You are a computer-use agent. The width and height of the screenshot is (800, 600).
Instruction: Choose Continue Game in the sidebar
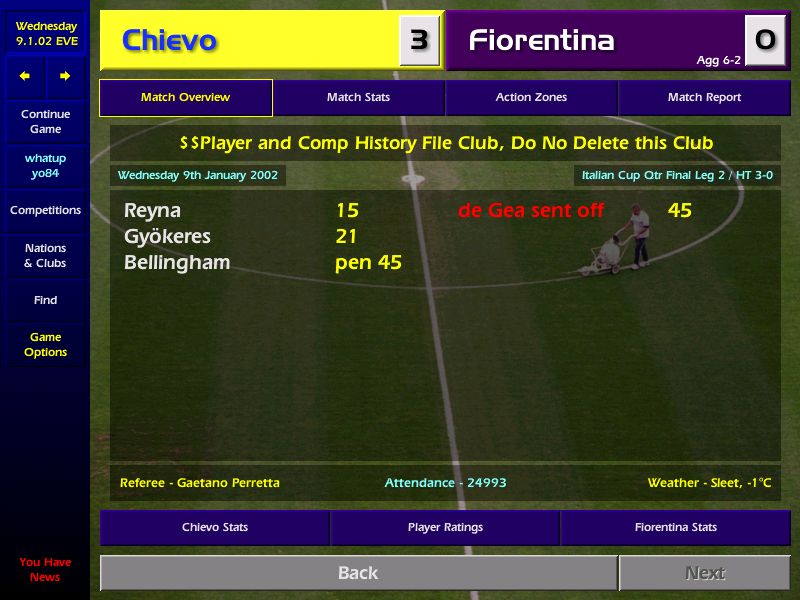point(45,122)
